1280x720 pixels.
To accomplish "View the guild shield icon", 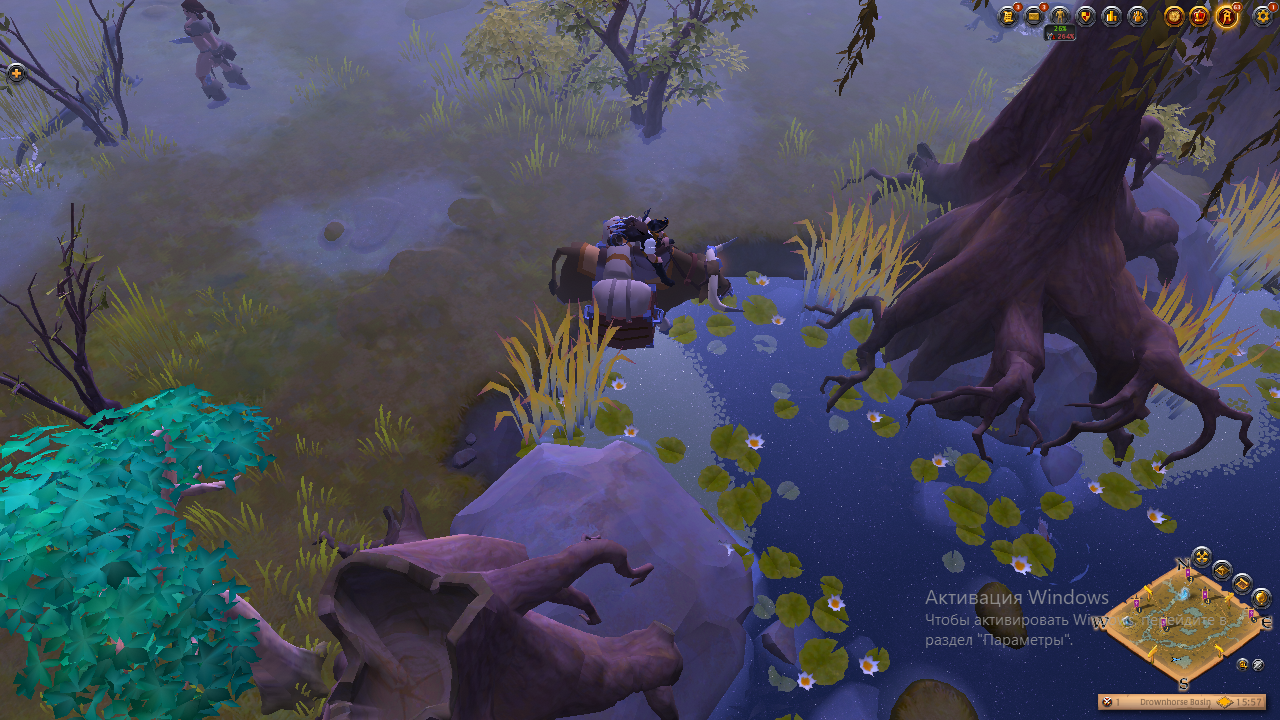I will (x=1086, y=16).
